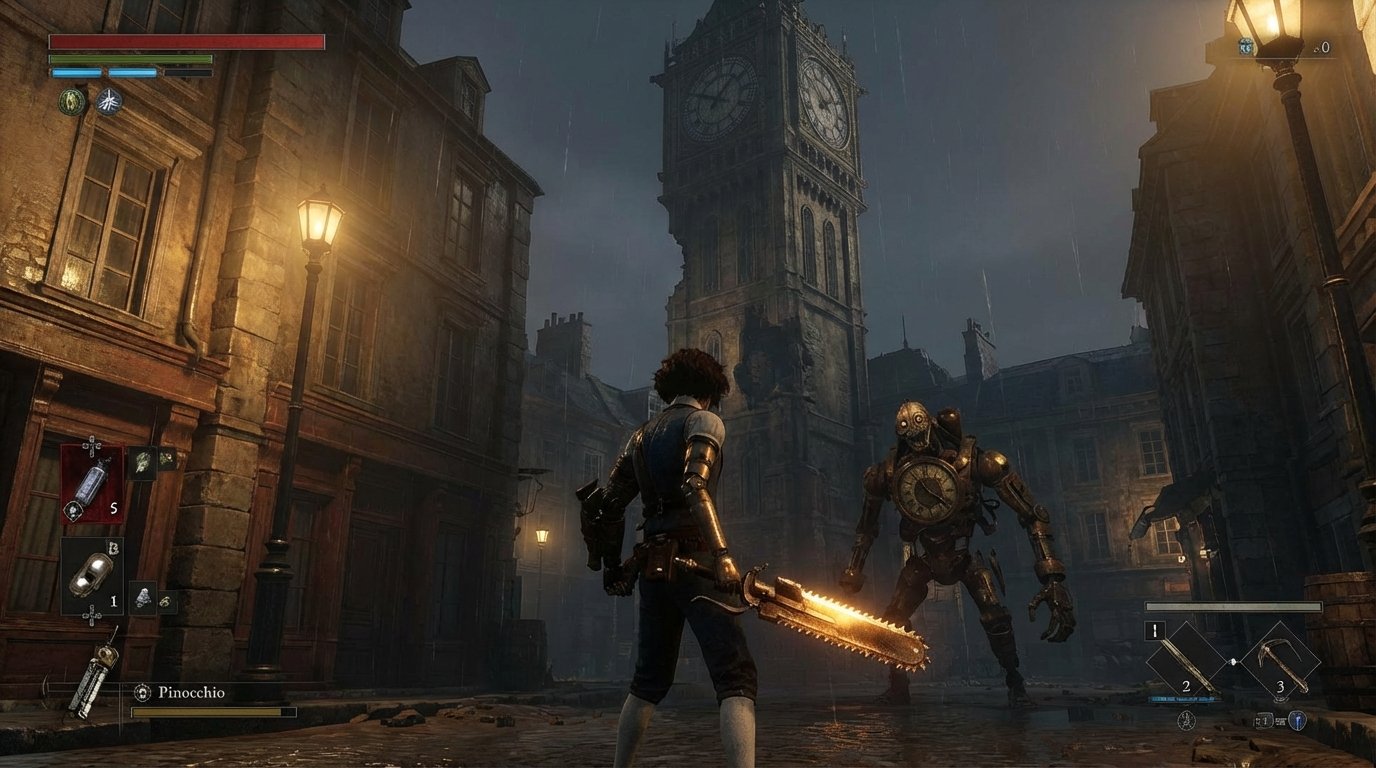Expand the cross selector below the lamp slot
The width and height of the screenshot is (1376, 768).
(x=91, y=615)
